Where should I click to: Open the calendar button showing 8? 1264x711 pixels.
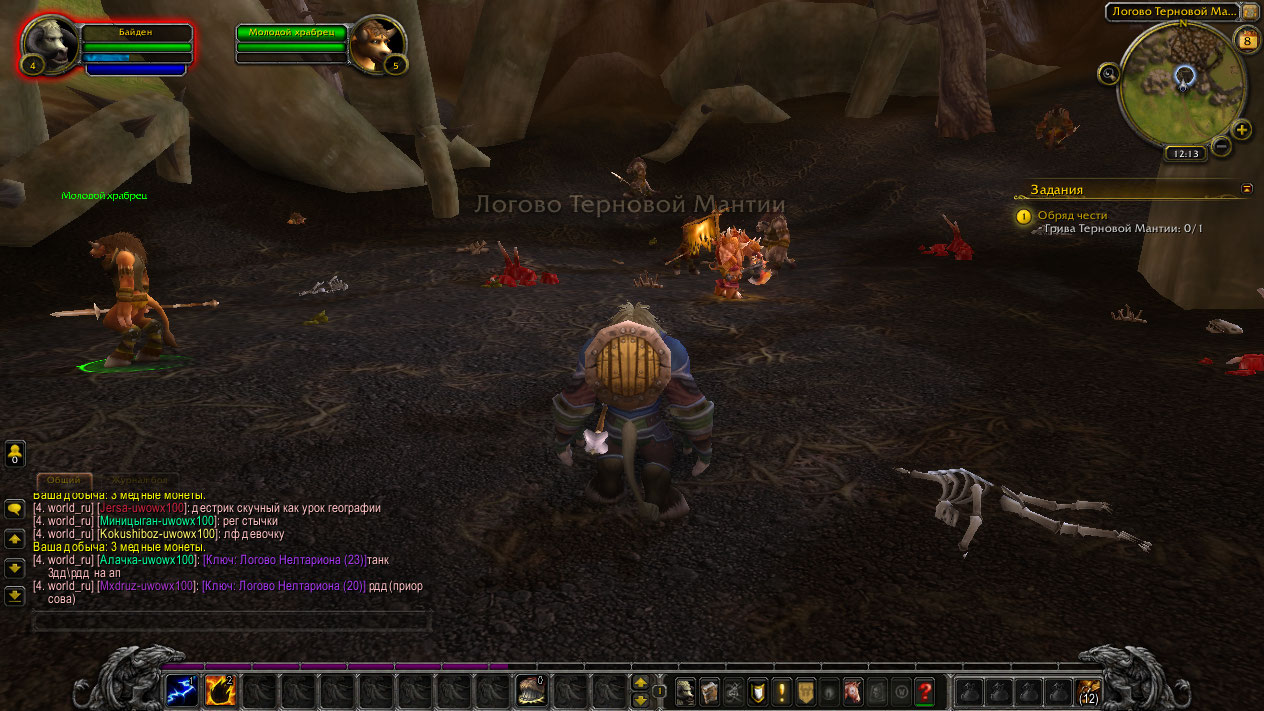click(1247, 41)
